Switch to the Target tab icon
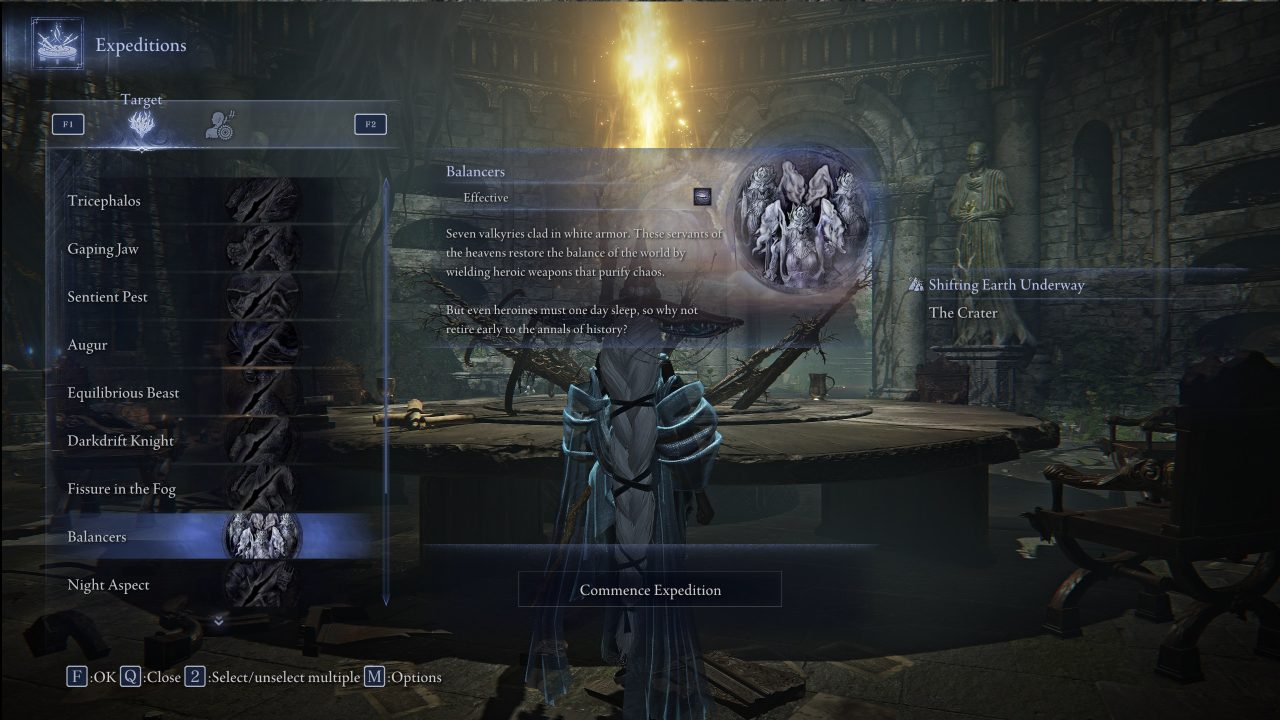 (141, 126)
